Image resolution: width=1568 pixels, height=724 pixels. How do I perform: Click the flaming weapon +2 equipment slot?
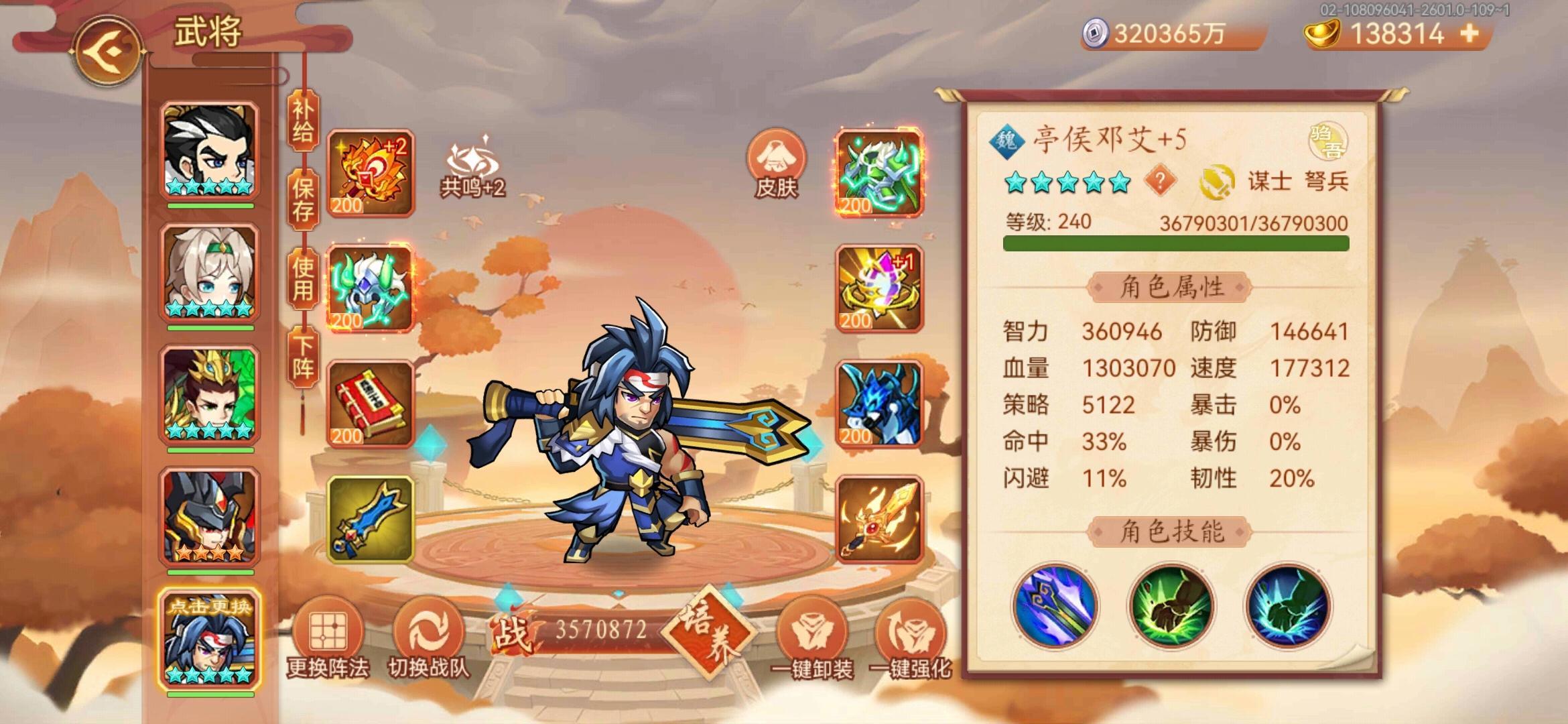369,172
